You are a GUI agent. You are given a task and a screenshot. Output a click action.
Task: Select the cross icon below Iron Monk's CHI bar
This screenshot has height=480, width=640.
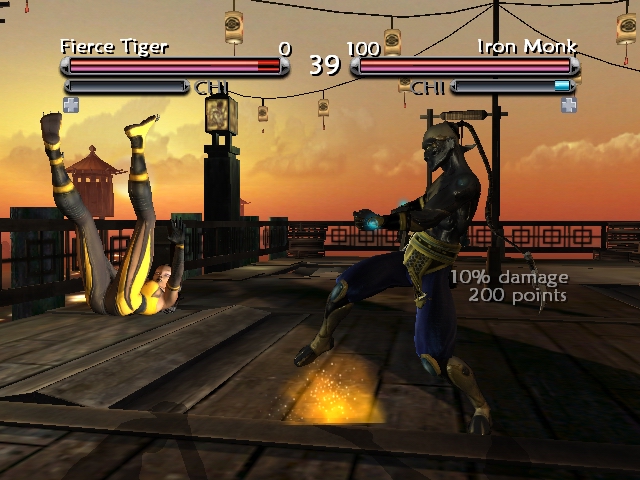(569, 104)
